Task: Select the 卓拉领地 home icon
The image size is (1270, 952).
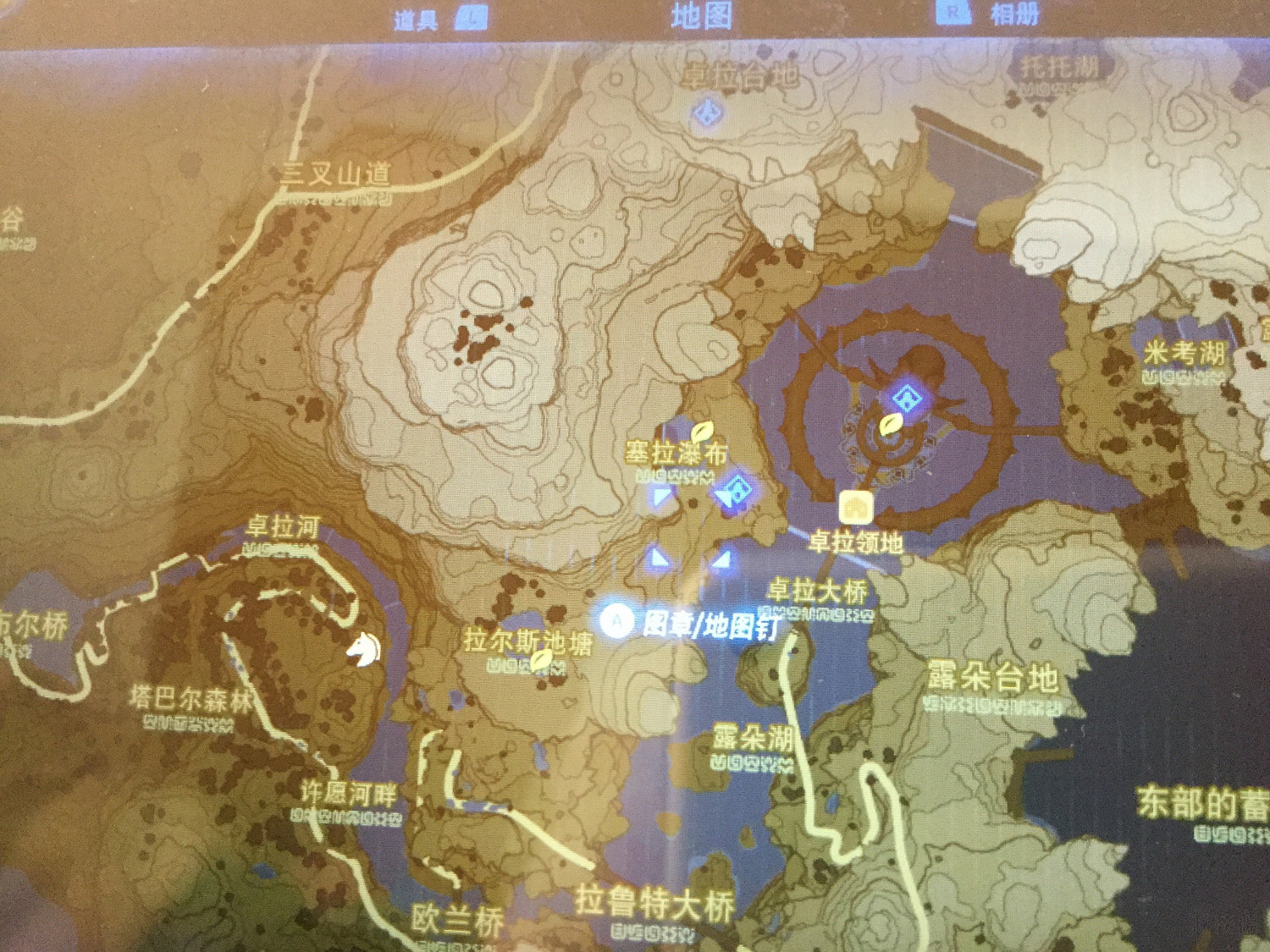Action: [x=856, y=506]
